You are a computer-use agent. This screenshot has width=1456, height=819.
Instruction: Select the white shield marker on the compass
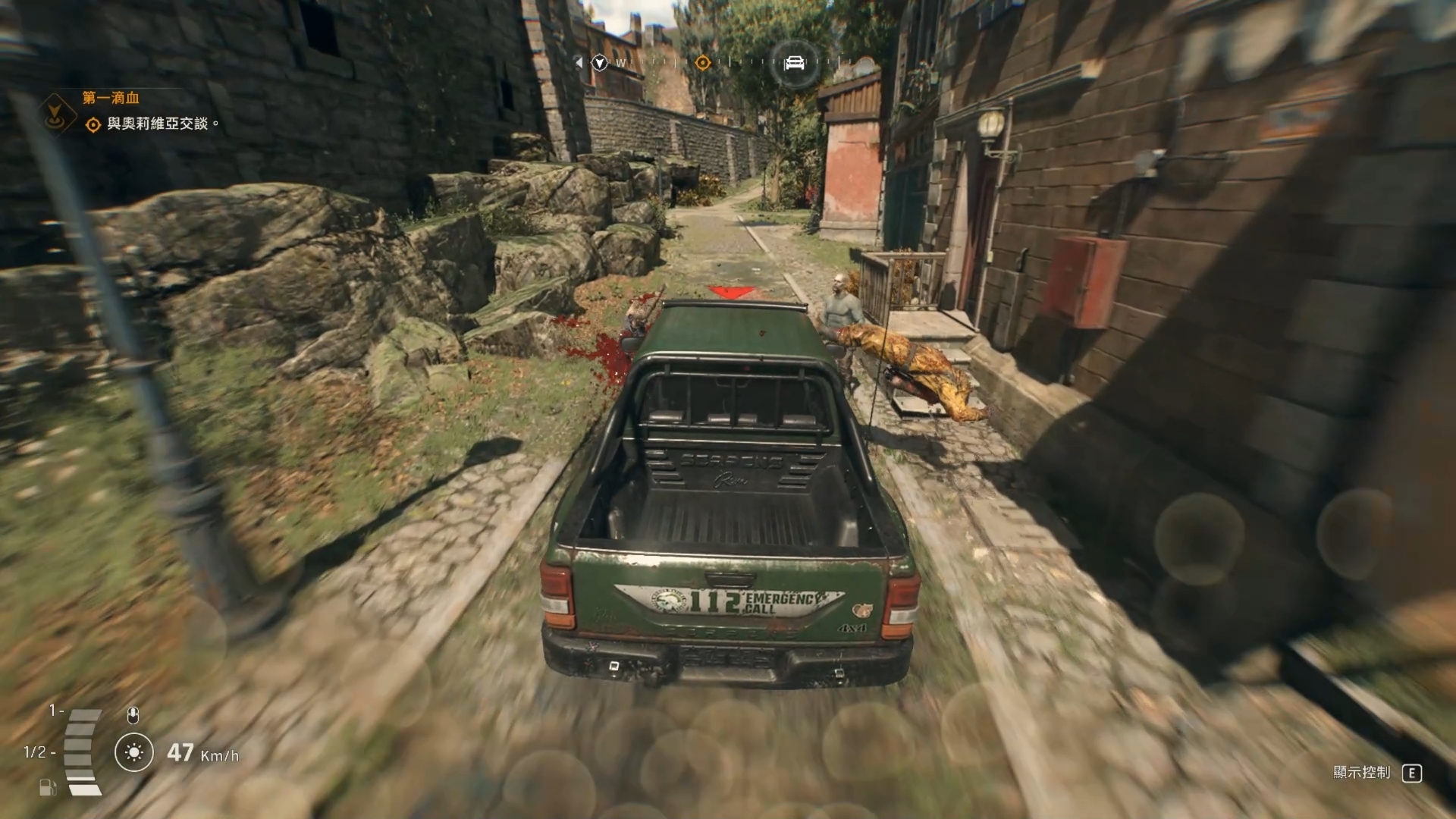[600, 63]
